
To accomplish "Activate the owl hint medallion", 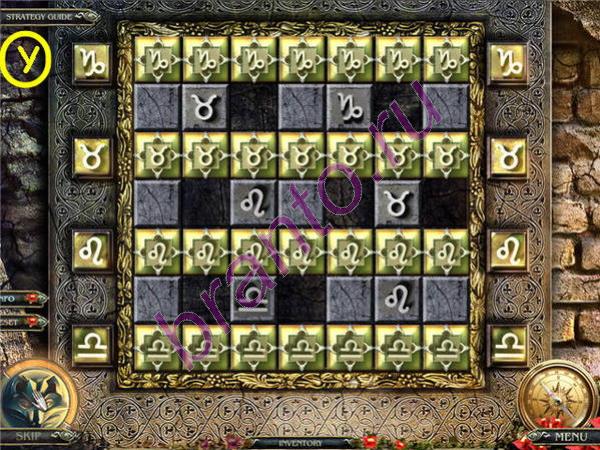I will point(36,395).
